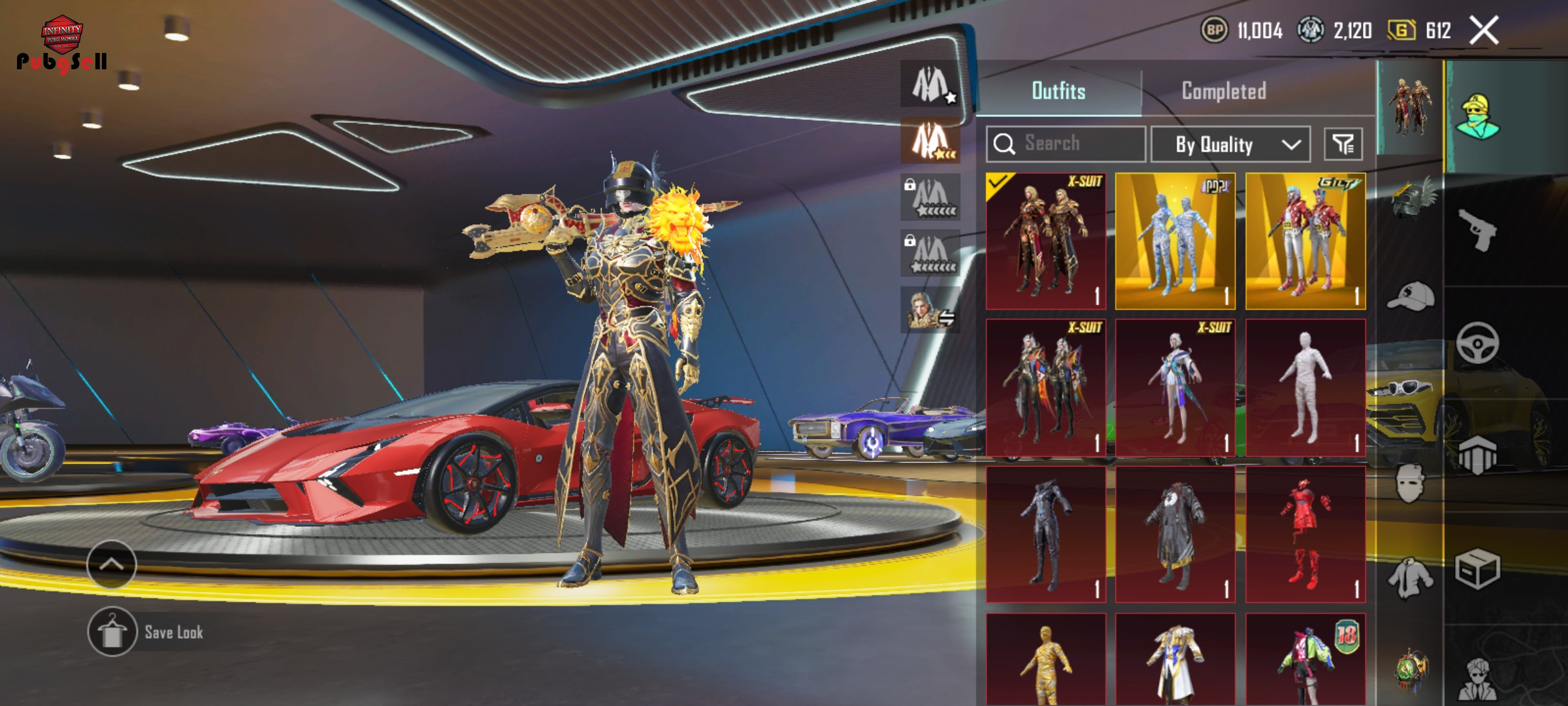Click the outfit Search field
Viewport: 1568px width, 706px height.
(1066, 144)
